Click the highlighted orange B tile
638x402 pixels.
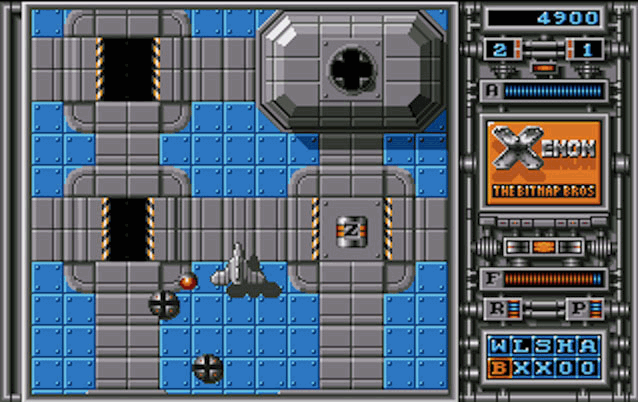[497, 368]
